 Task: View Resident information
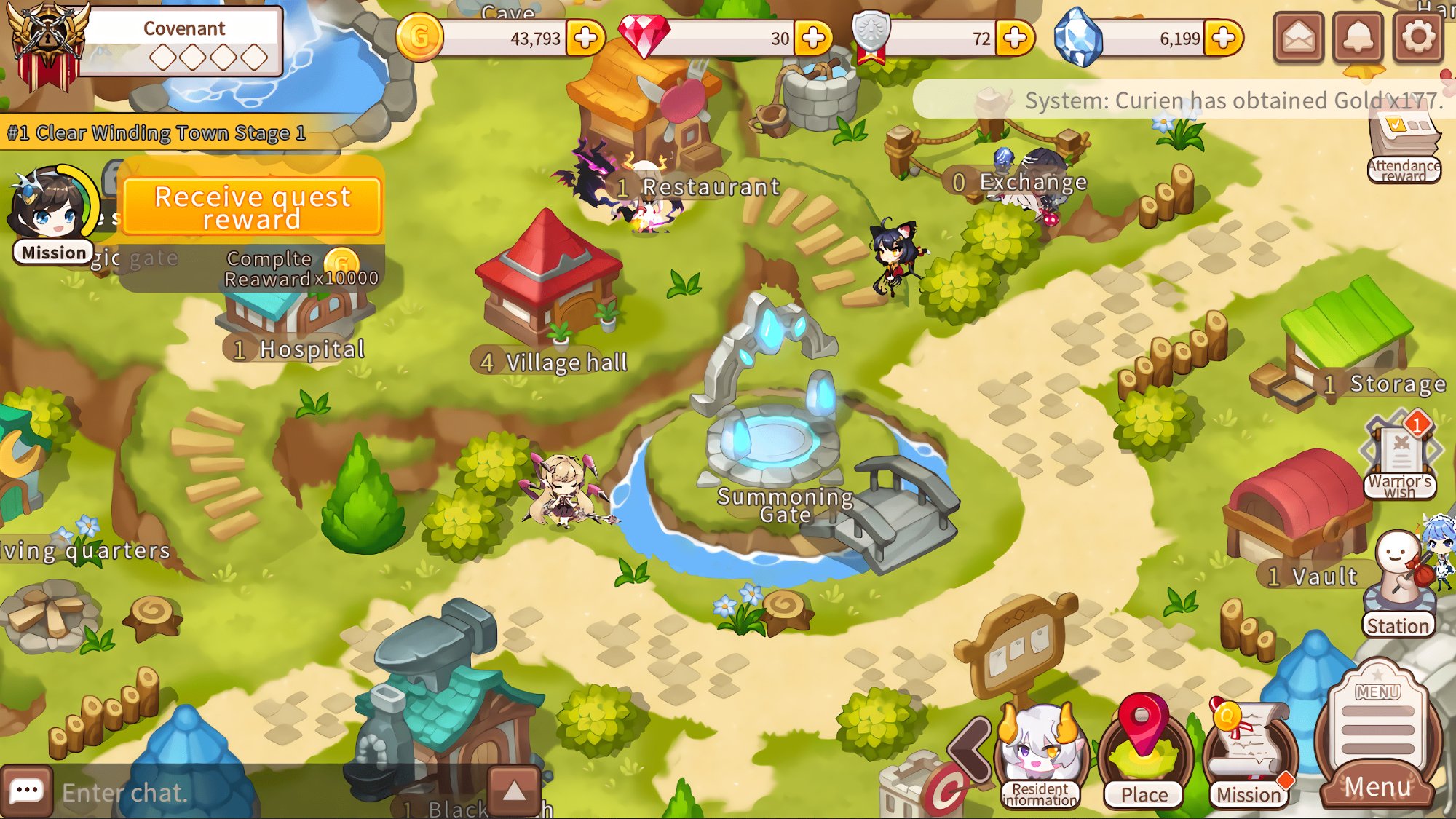tap(1040, 757)
